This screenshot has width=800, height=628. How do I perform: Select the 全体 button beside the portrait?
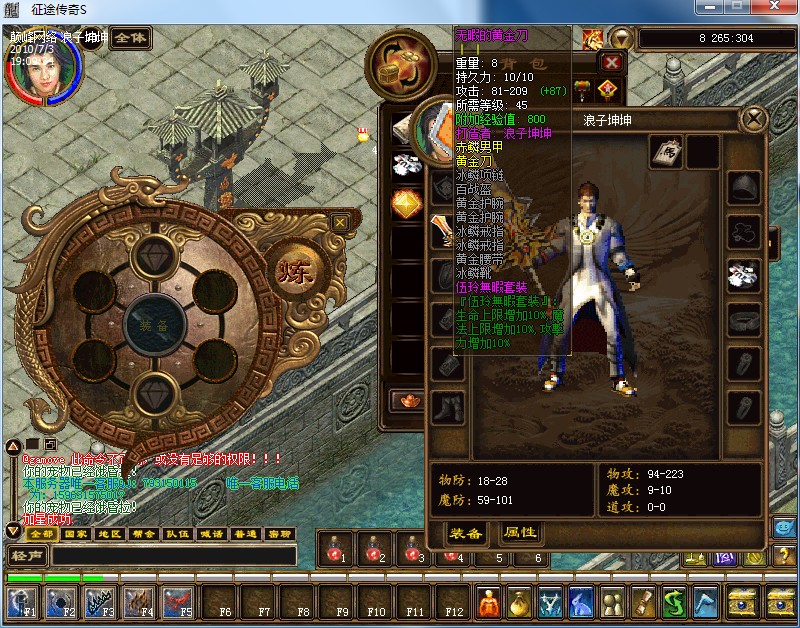[x=130, y=38]
